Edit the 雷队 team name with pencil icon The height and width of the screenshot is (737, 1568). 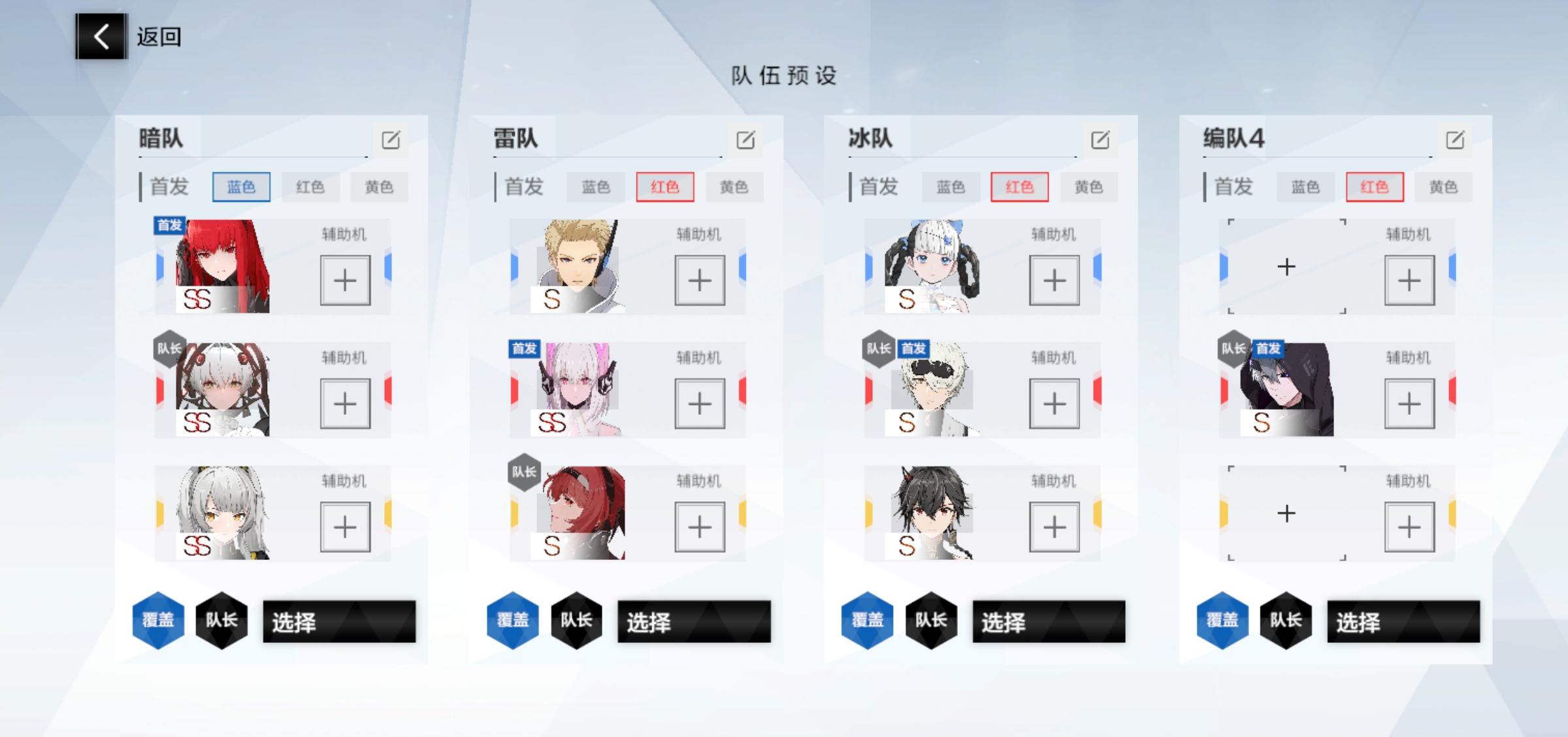745,139
